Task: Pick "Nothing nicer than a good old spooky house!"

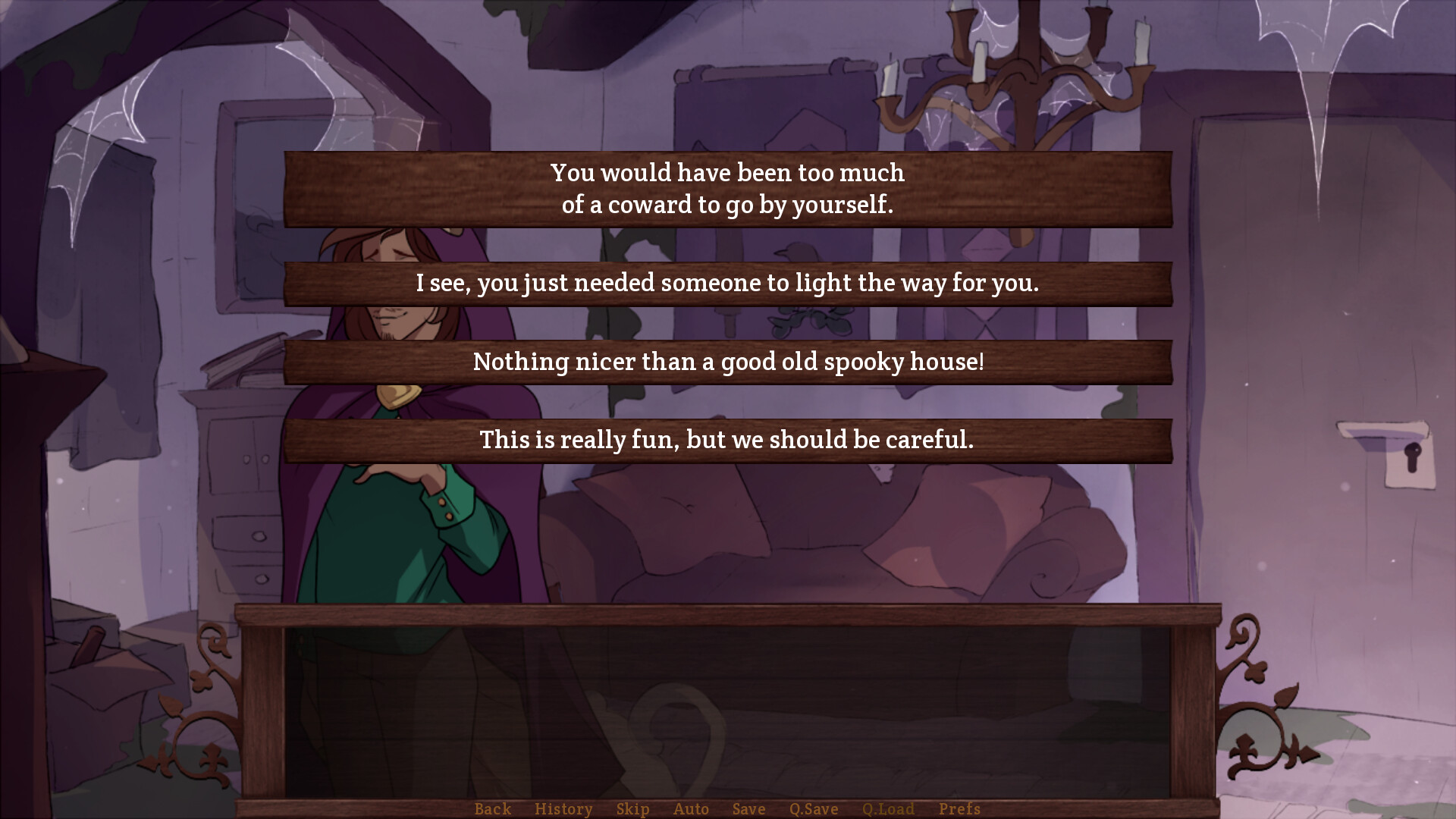Action: [x=726, y=362]
